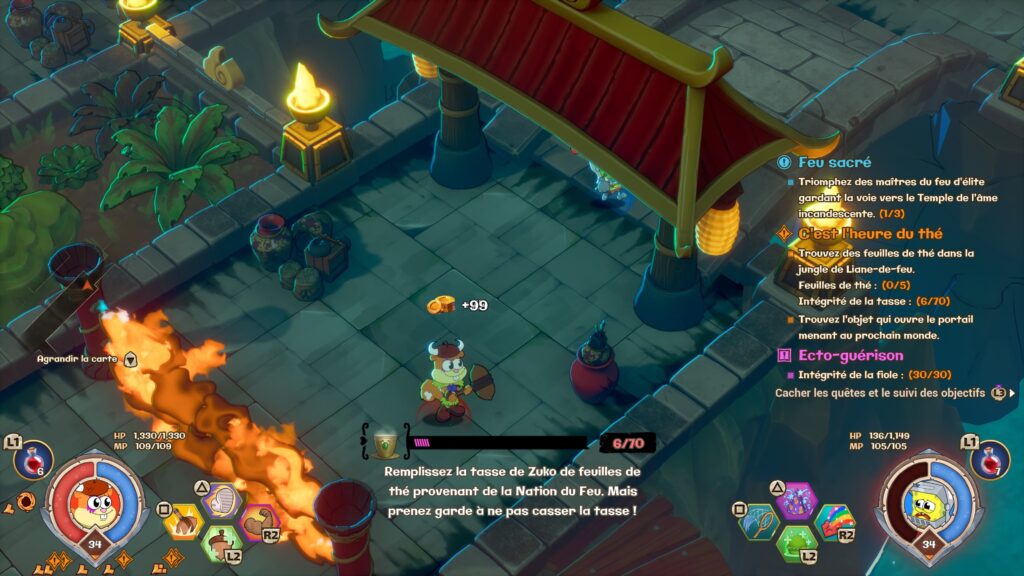Activate SpongeBob's green healing bush ability
Screen dimensions: 1024x576
[x=797, y=545]
